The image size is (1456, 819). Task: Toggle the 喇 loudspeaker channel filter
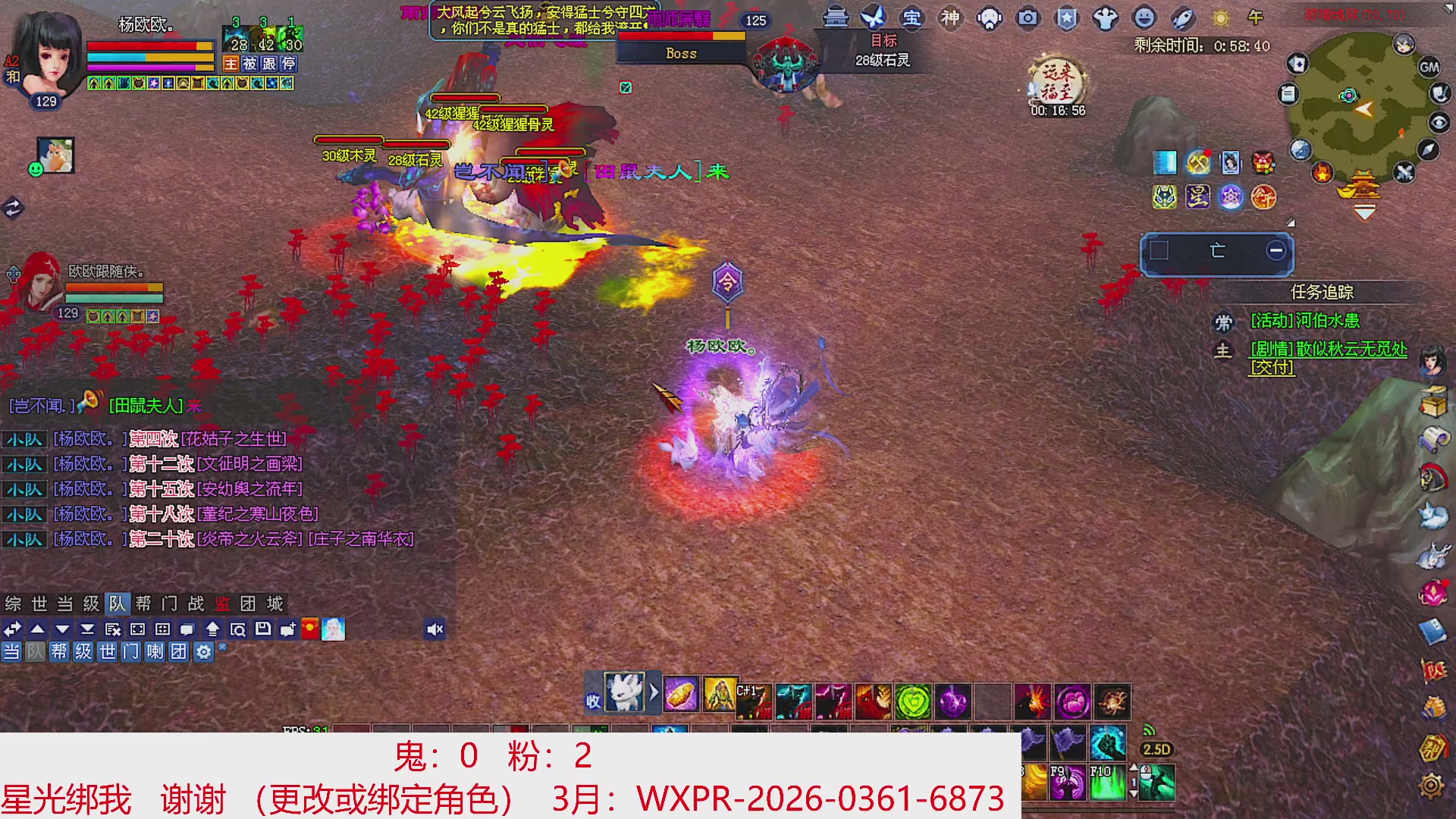155,651
